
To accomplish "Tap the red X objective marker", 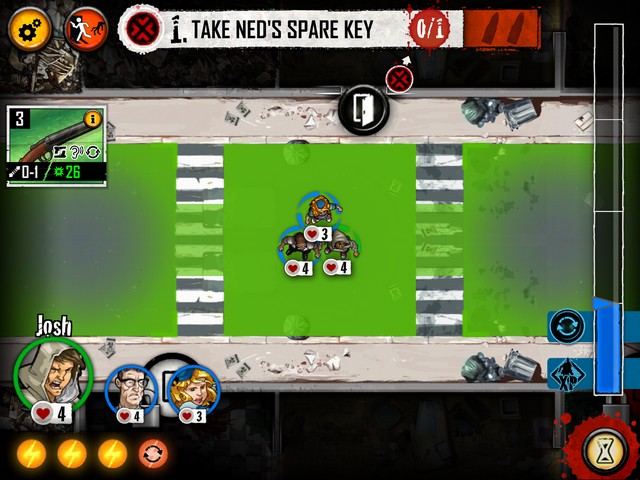I will pos(400,78).
